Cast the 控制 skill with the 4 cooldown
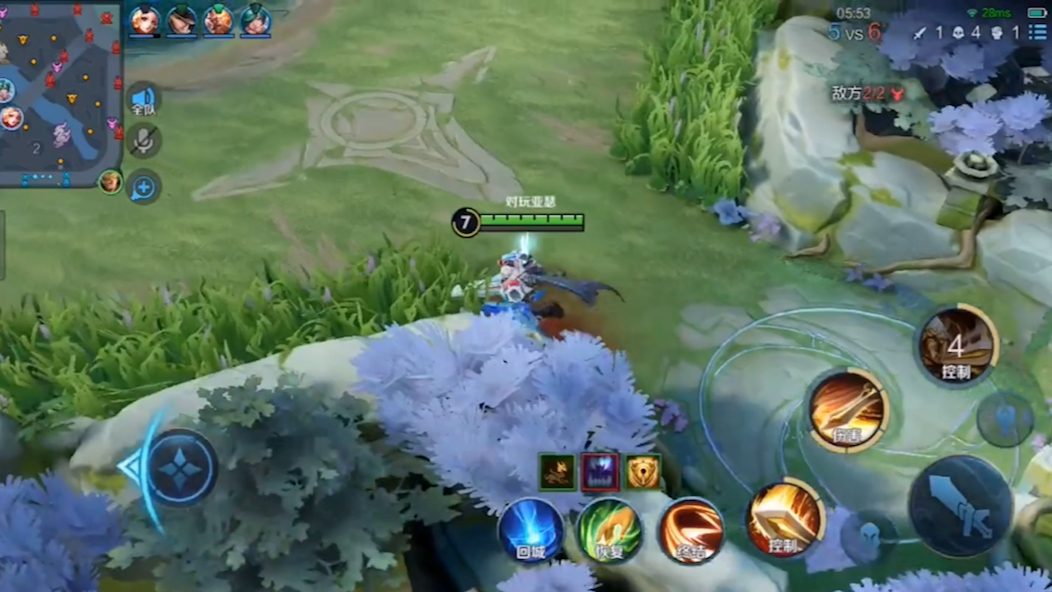Screen dimensions: 1052x592 (x=956, y=346)
